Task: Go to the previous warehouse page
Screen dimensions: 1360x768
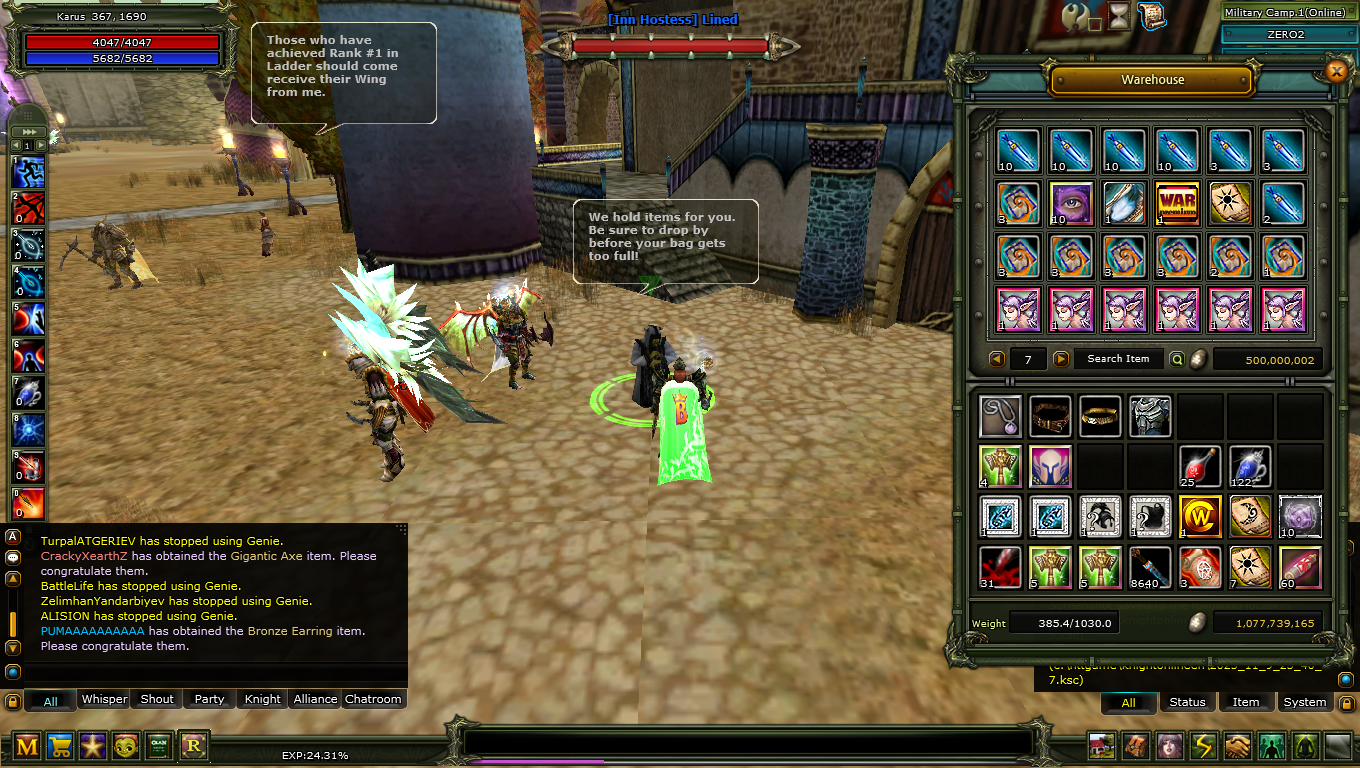Action: pos(997,359)
